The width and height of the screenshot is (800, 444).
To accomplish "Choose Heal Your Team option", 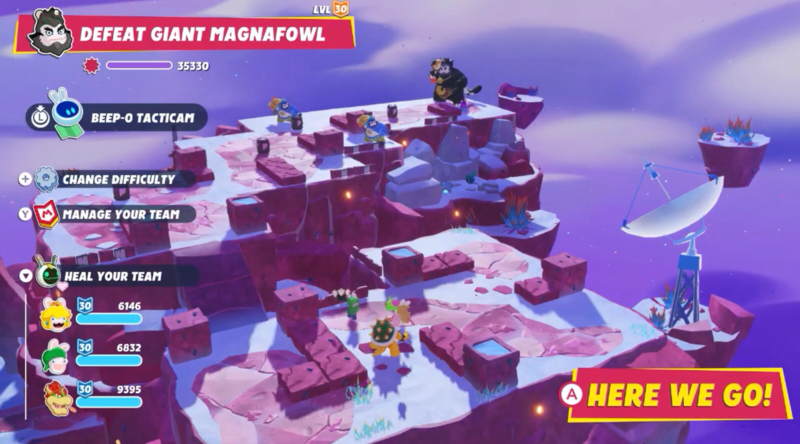I will click(110, 275).
